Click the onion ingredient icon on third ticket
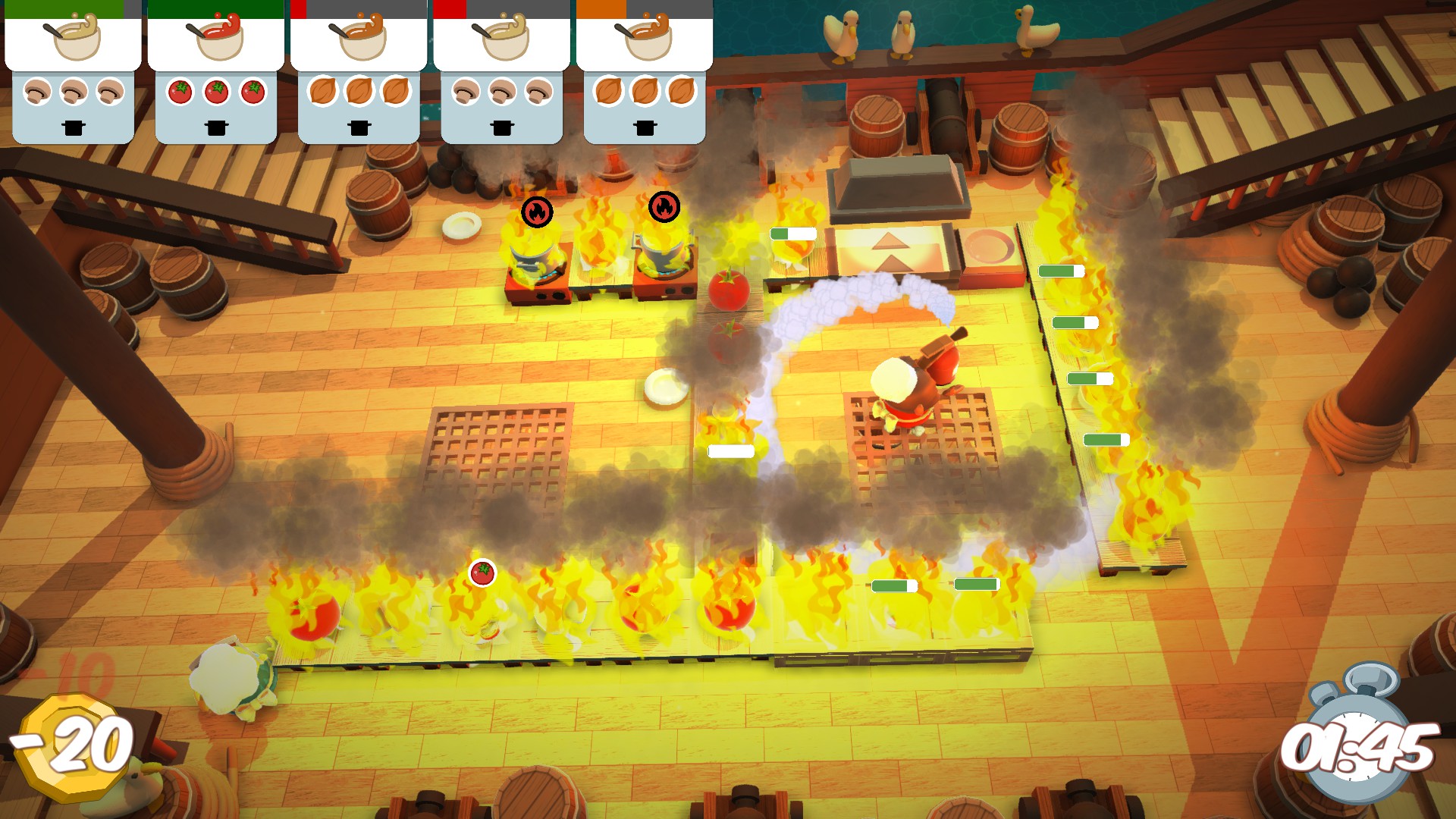 coord(359,91)
